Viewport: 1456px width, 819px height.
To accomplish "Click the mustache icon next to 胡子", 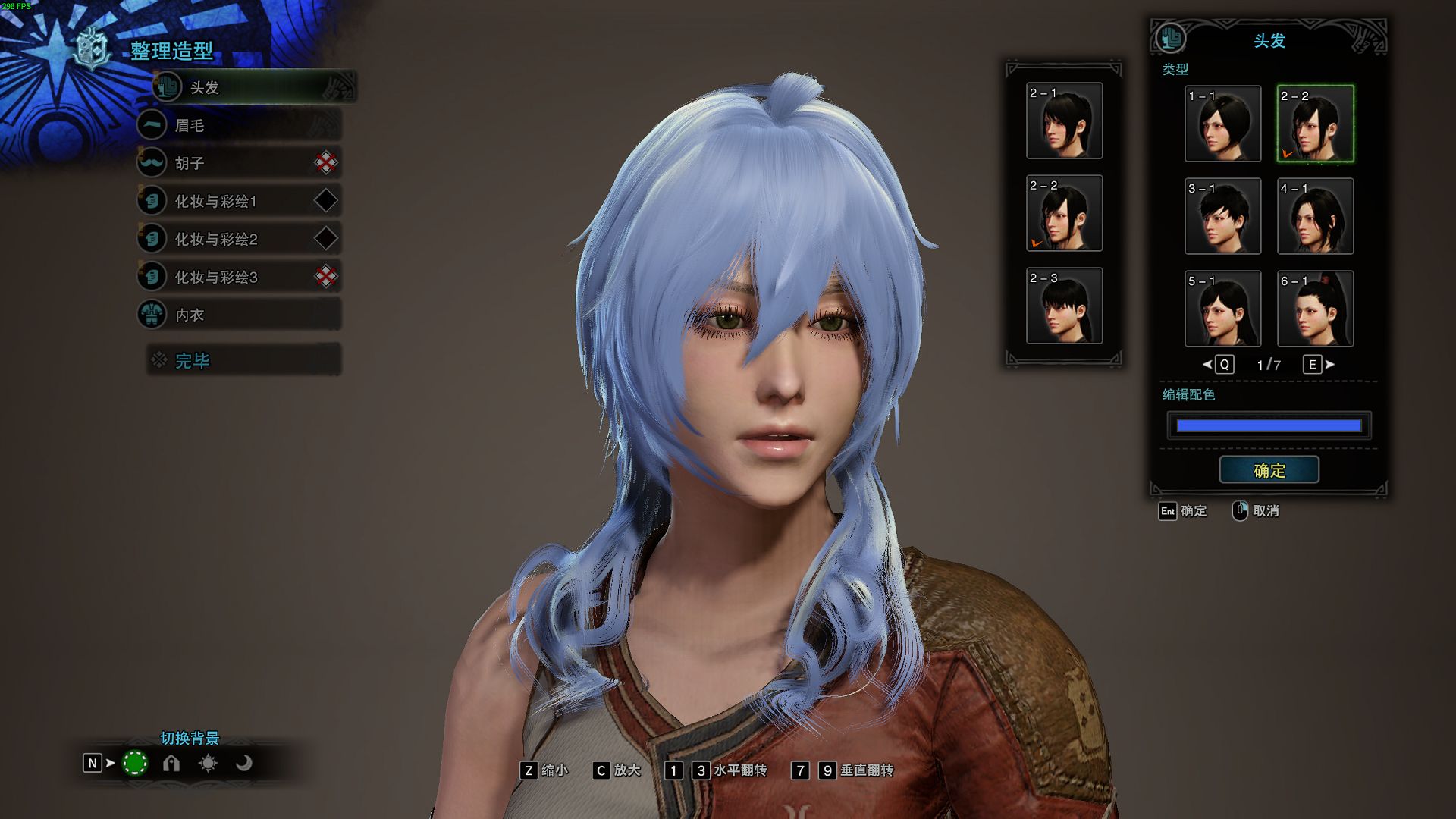I will (152, 162).
